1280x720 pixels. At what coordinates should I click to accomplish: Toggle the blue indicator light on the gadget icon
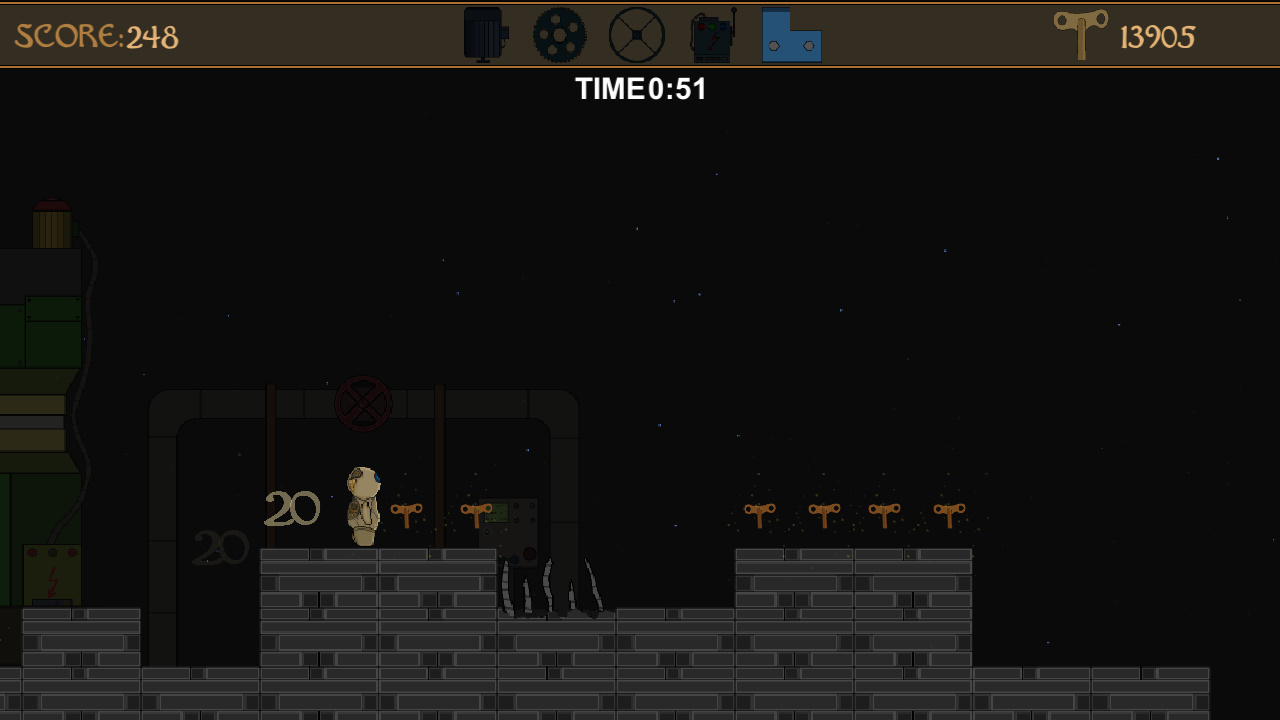pos(723,27)
